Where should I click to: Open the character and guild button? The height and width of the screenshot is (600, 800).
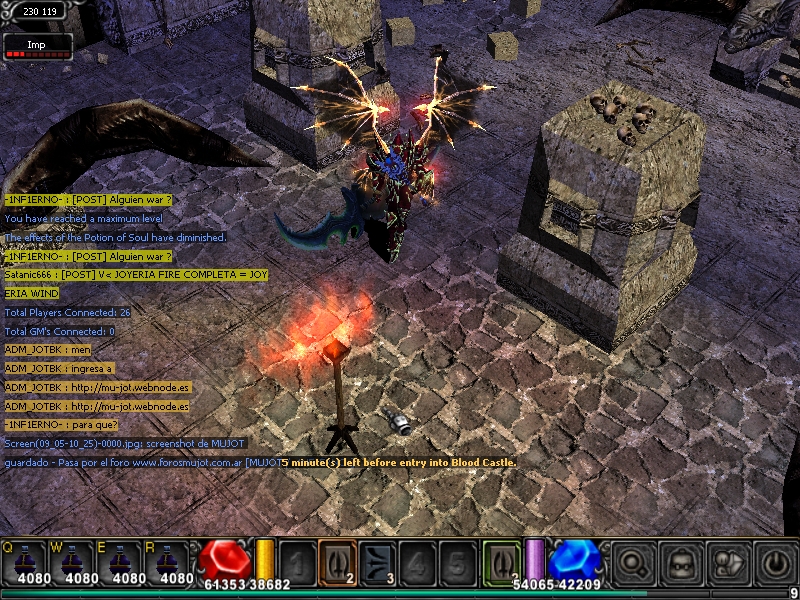click(x=729, y=562)
